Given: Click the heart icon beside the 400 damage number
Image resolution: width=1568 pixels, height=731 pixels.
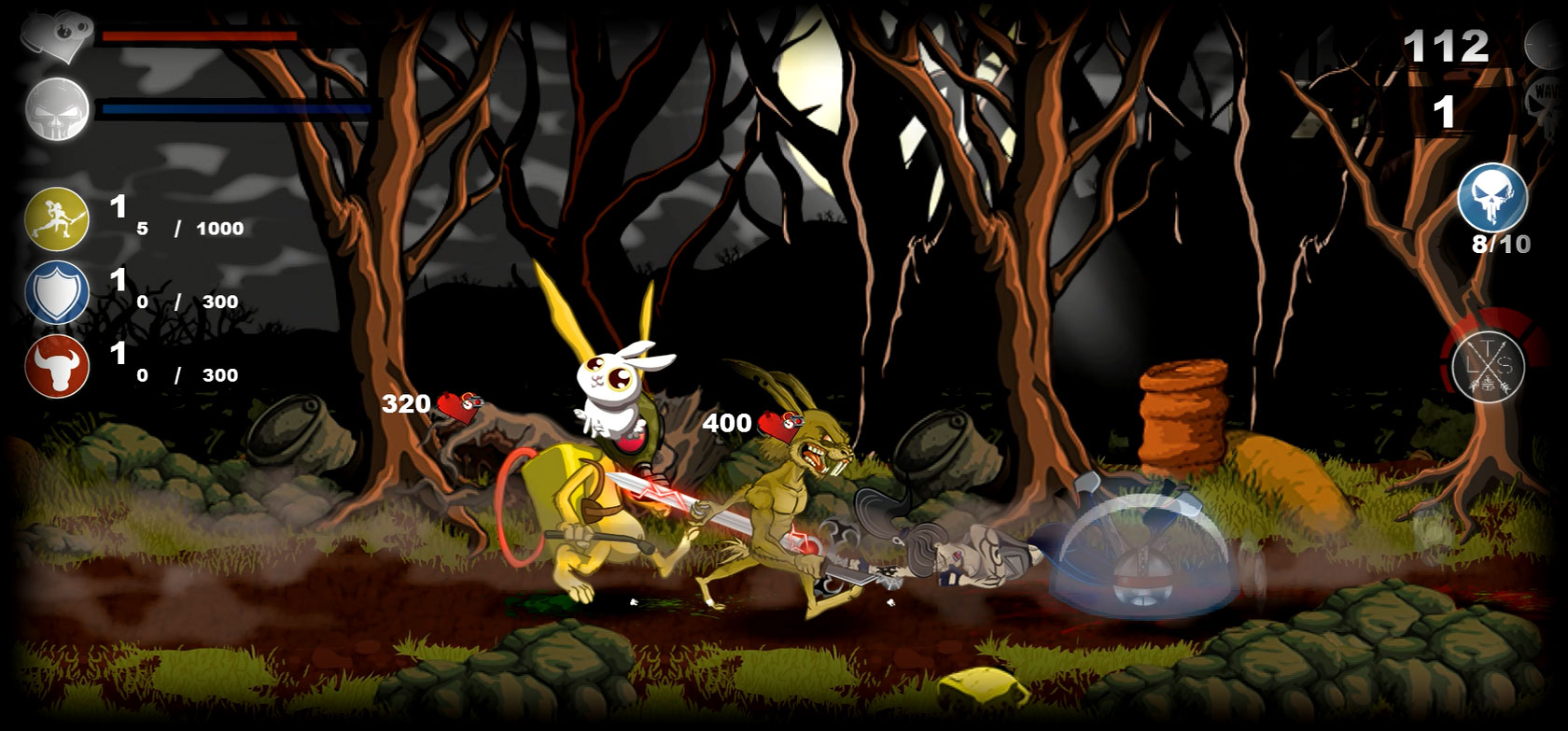Looking at the screenshot, I should tap(779, 426).
